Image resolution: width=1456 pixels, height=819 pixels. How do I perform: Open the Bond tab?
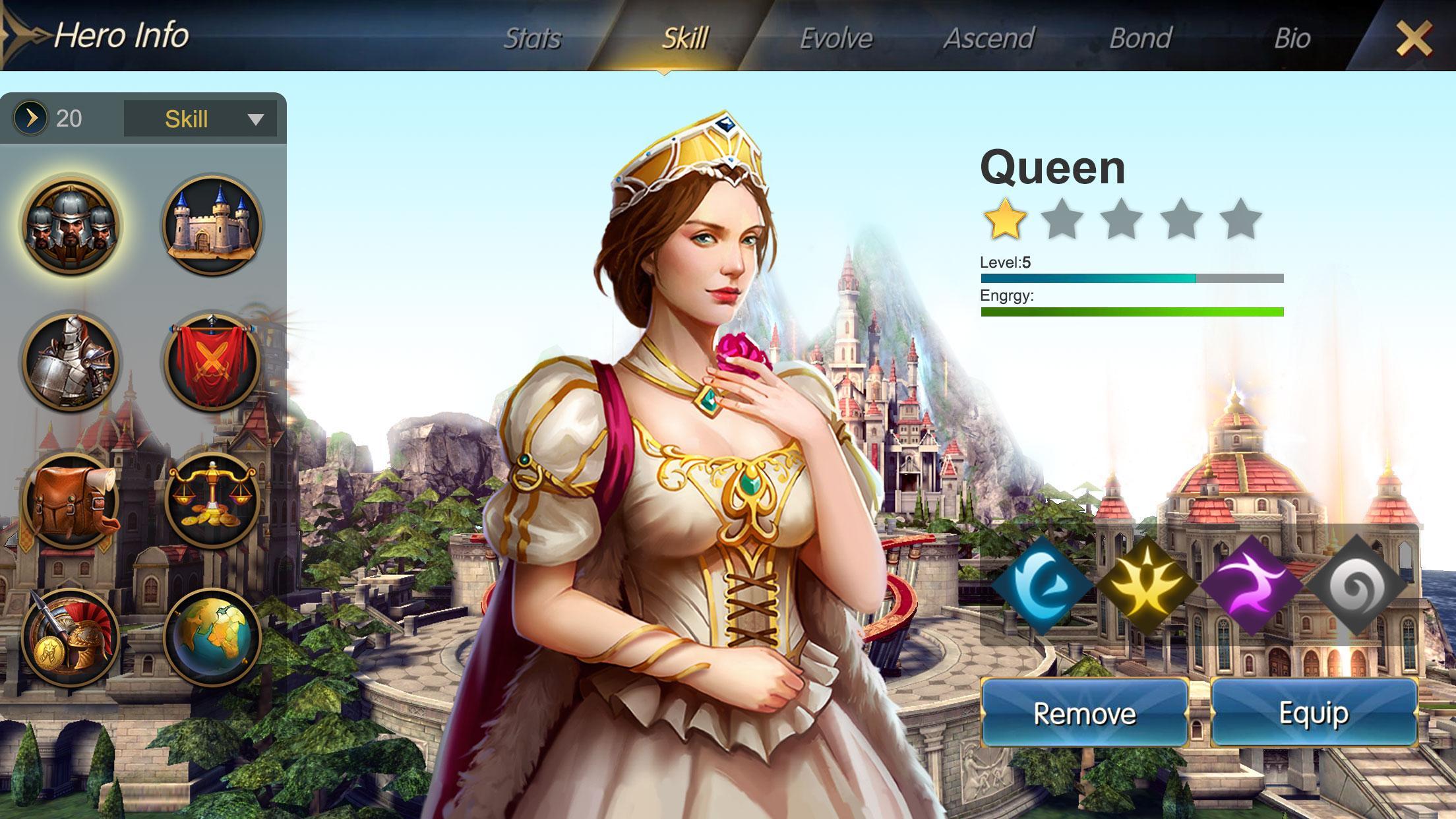(x=1139, y=38)
